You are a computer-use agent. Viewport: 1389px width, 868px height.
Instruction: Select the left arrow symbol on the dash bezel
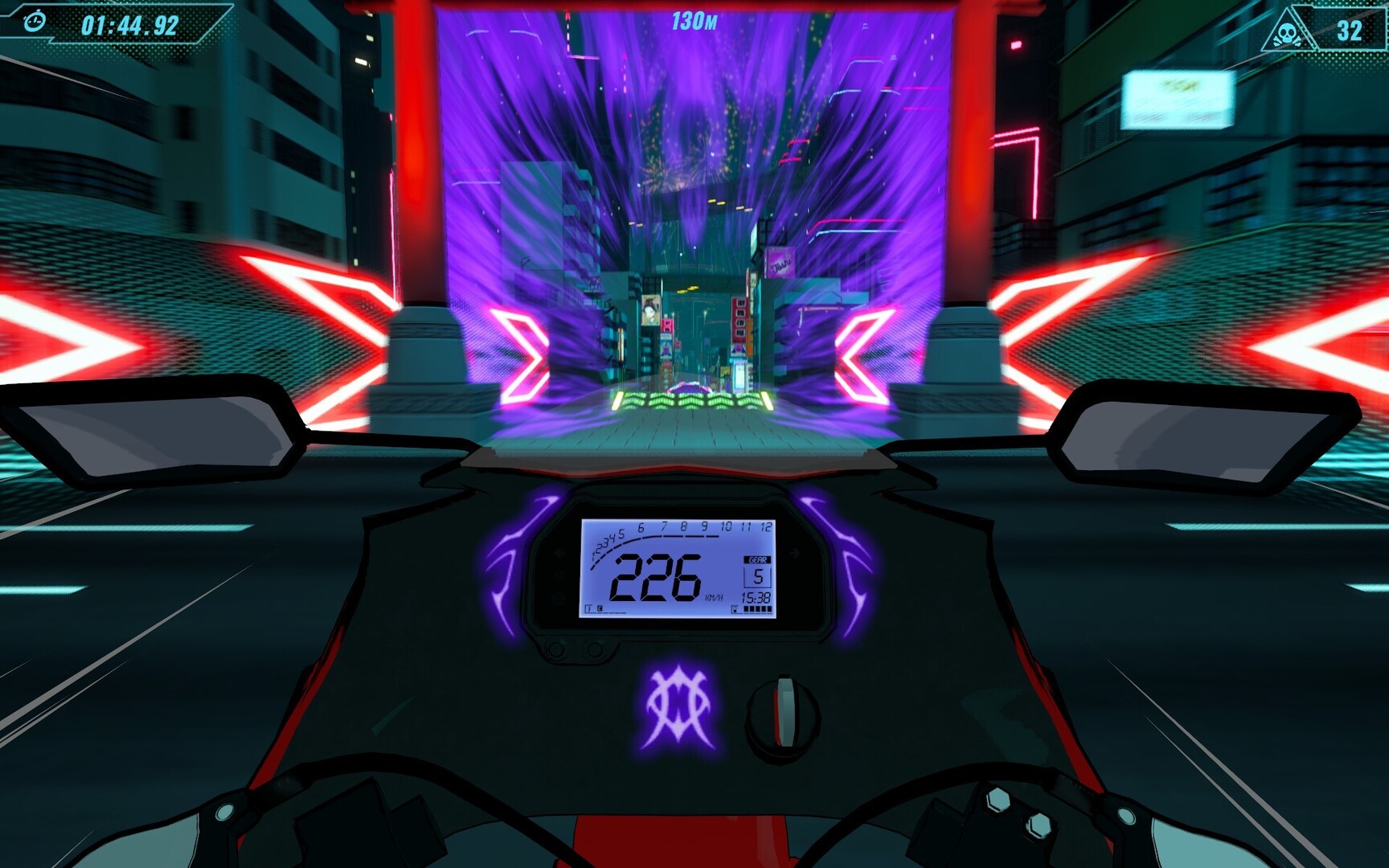pyautogui.click(x=559, y=551)
